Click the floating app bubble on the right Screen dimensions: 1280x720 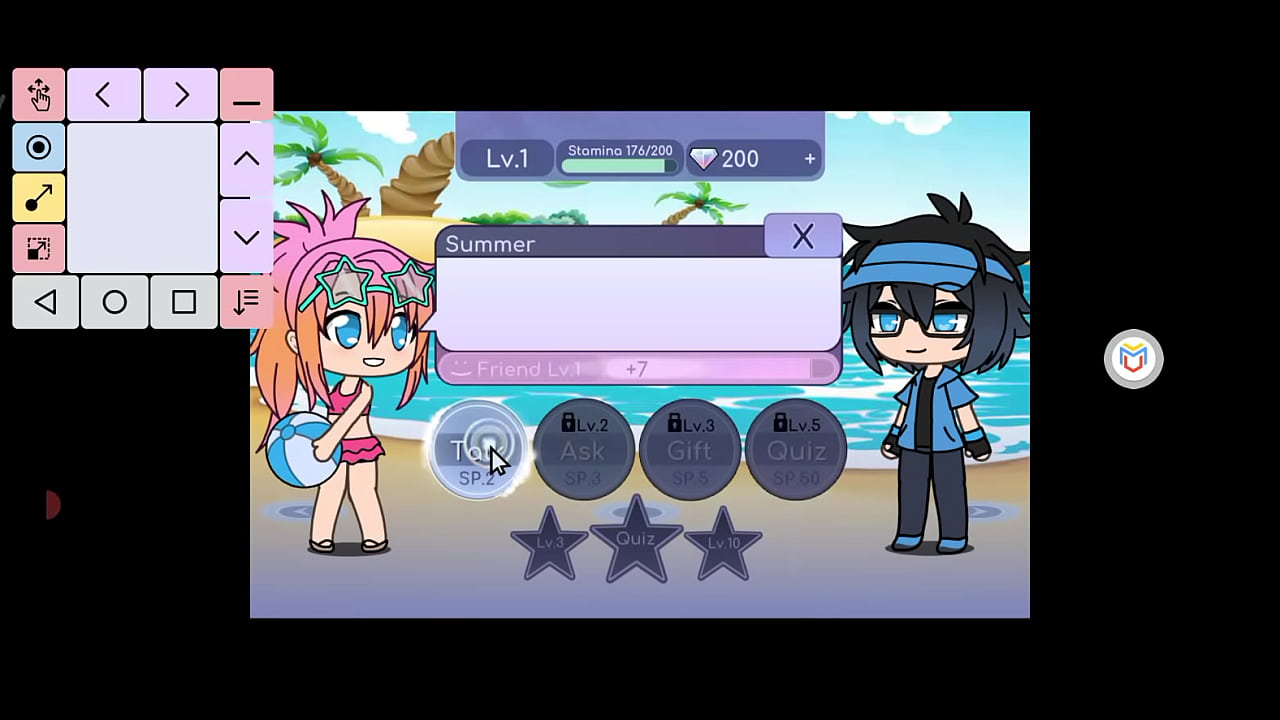coord(1133,358)
